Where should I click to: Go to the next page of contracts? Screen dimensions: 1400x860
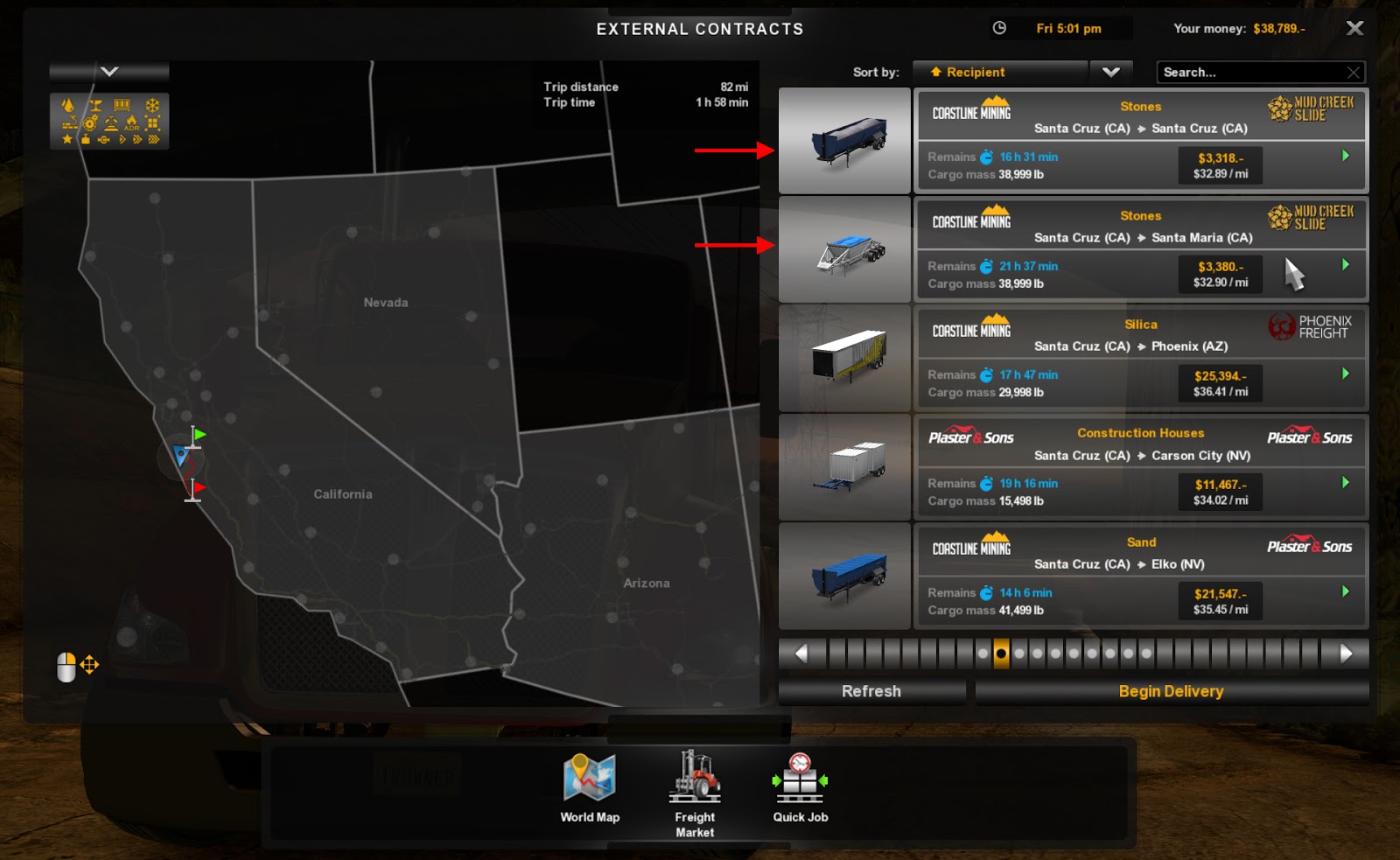click(x=1347, y=654)
